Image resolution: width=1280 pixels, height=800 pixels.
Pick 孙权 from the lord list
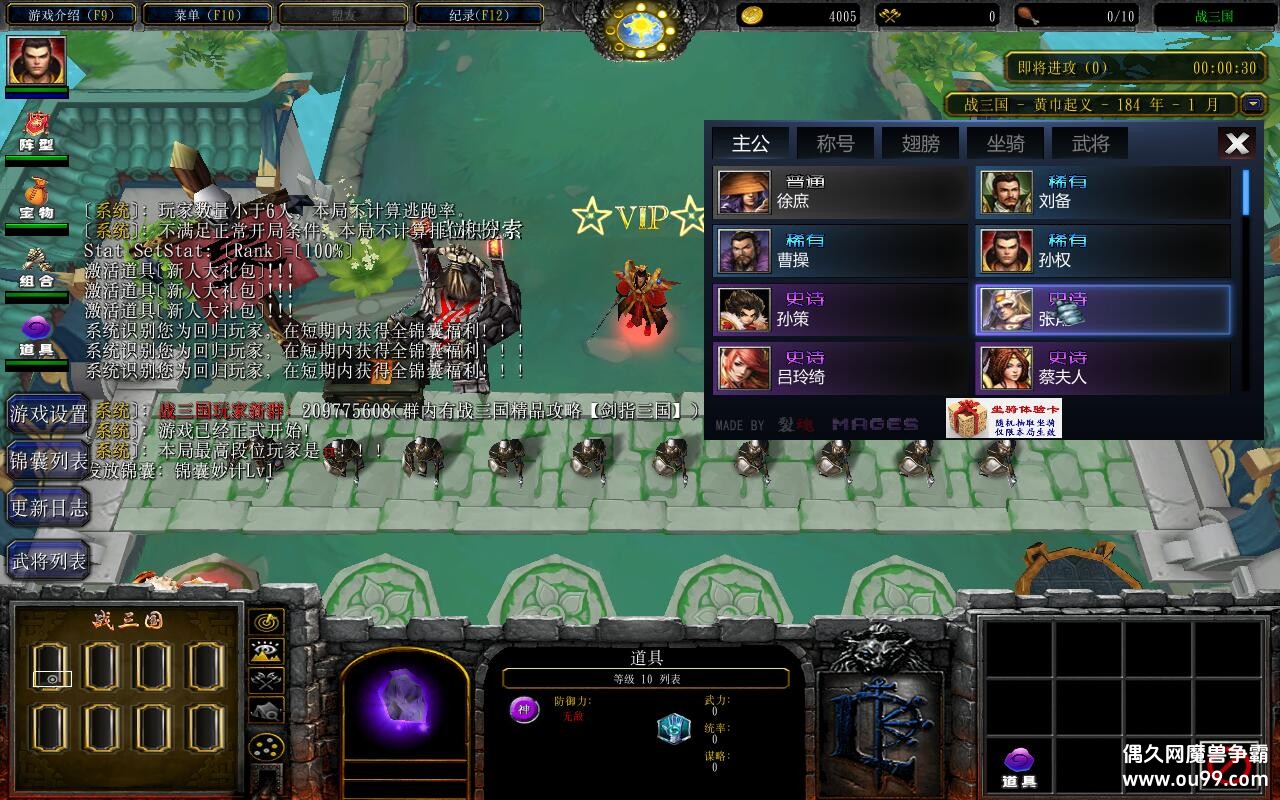click(x=1103, y=251)
